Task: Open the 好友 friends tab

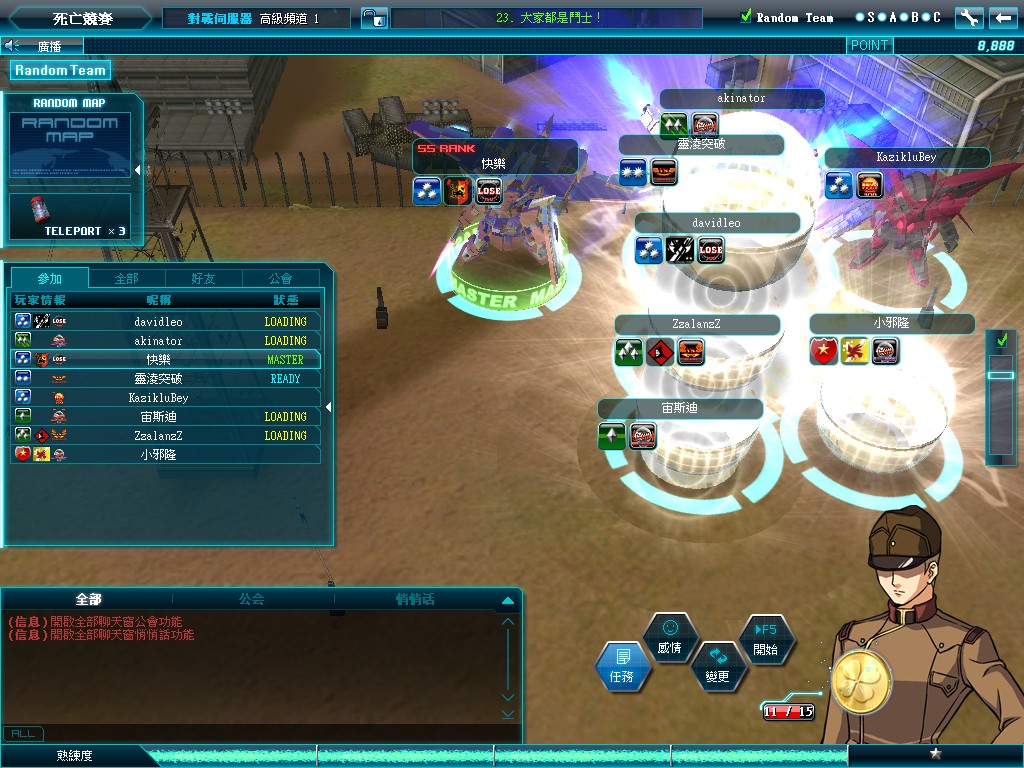Action: [203, 278]
